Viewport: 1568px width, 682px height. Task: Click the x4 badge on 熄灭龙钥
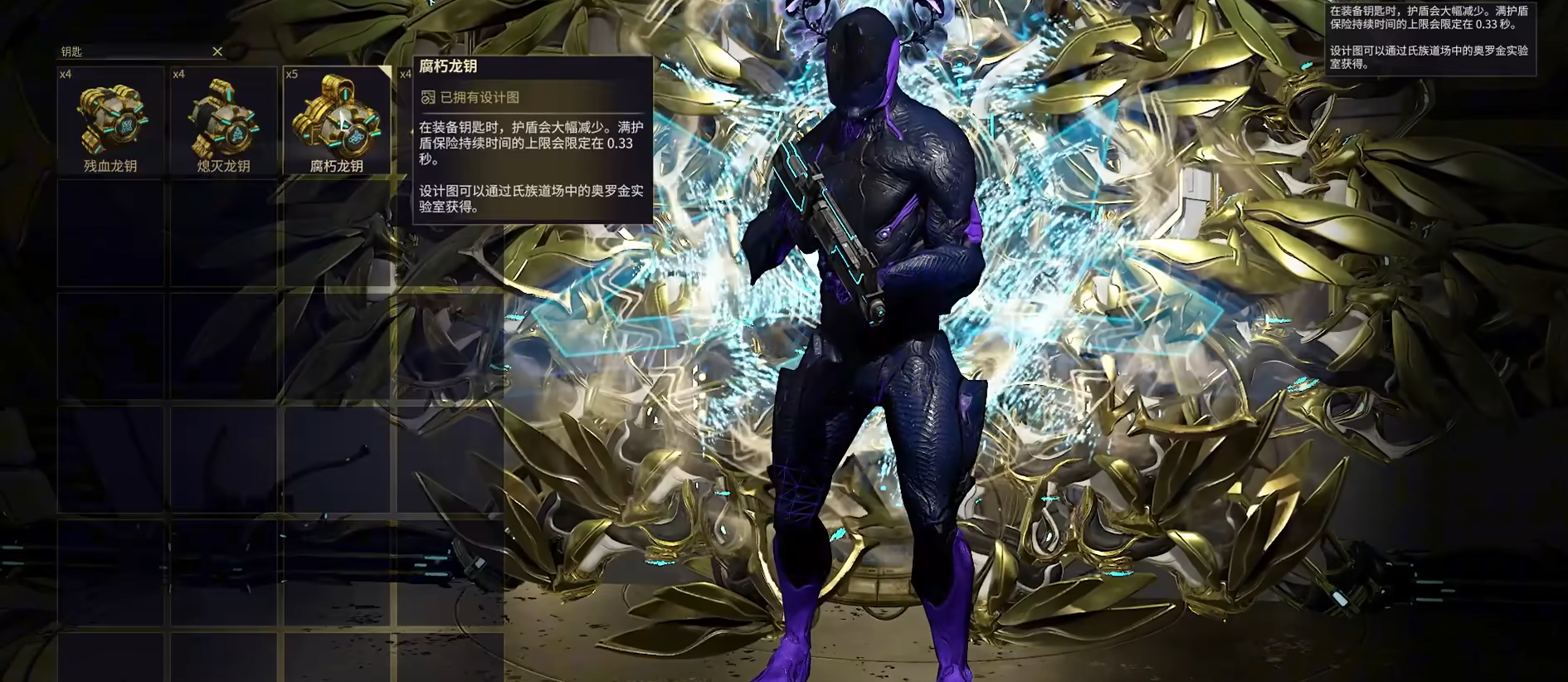click(x=178, y=74)
